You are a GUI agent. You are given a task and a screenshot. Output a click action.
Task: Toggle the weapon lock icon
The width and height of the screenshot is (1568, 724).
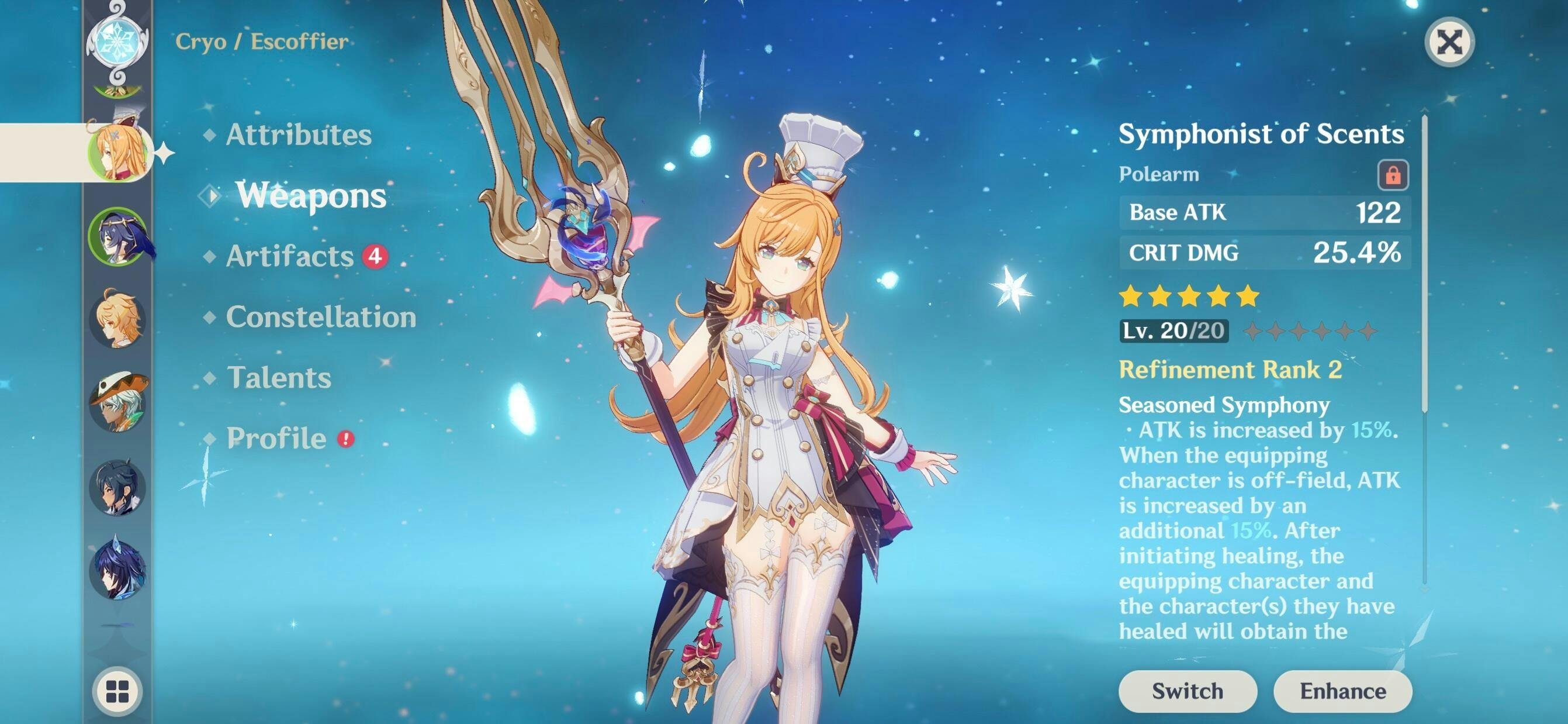click(1393, 175)
